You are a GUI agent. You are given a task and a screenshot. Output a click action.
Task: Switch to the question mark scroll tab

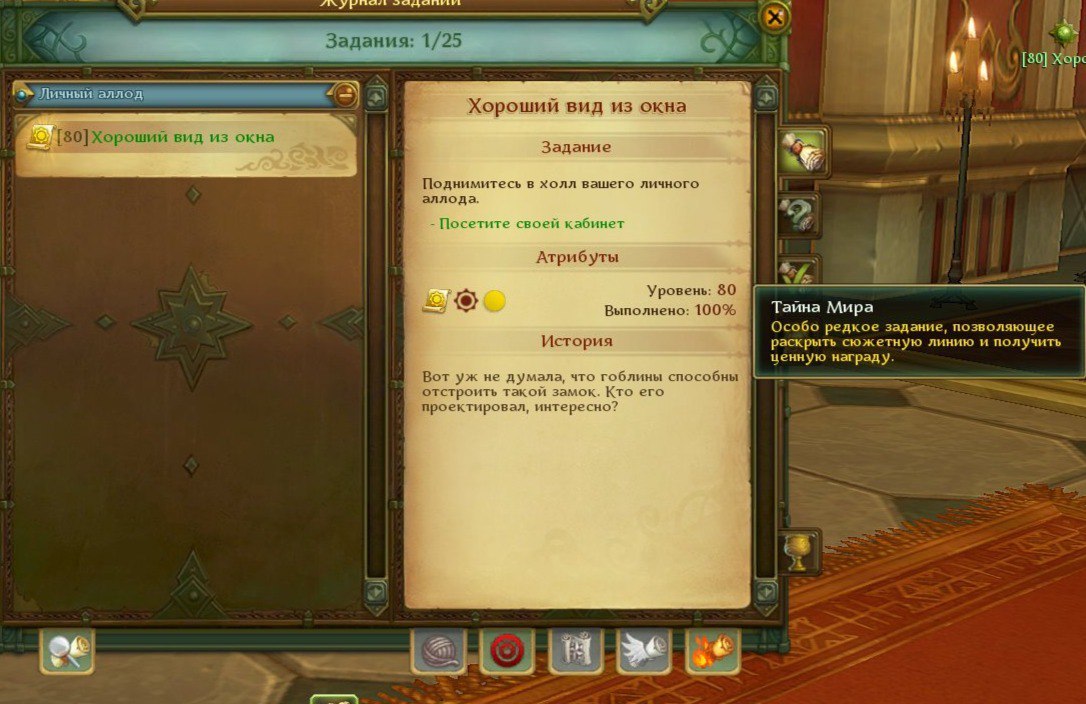(800, 214)
